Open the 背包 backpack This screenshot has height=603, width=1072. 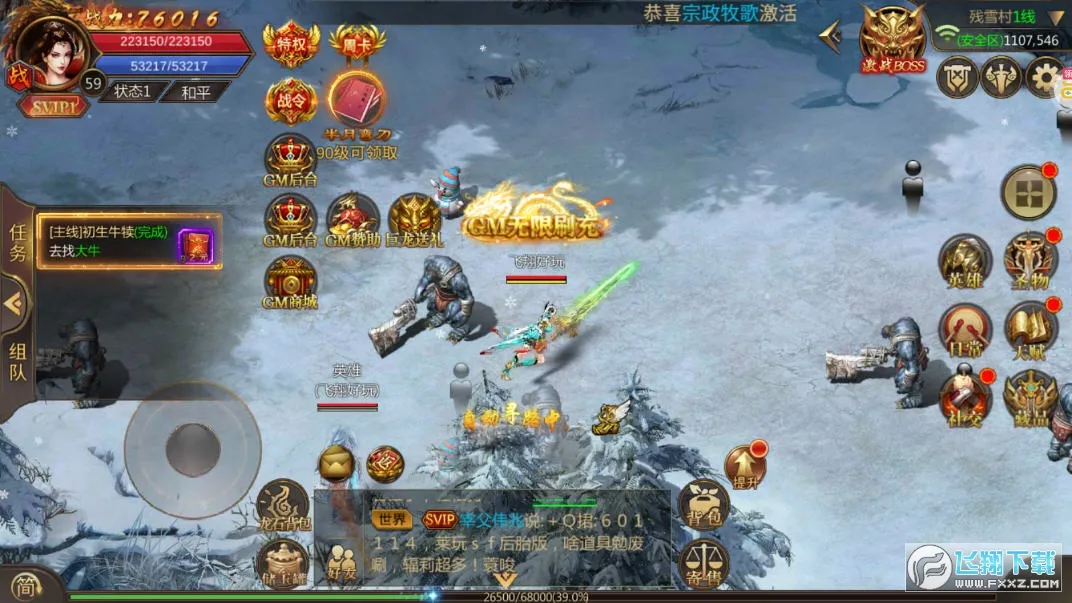tap(703, 504)
